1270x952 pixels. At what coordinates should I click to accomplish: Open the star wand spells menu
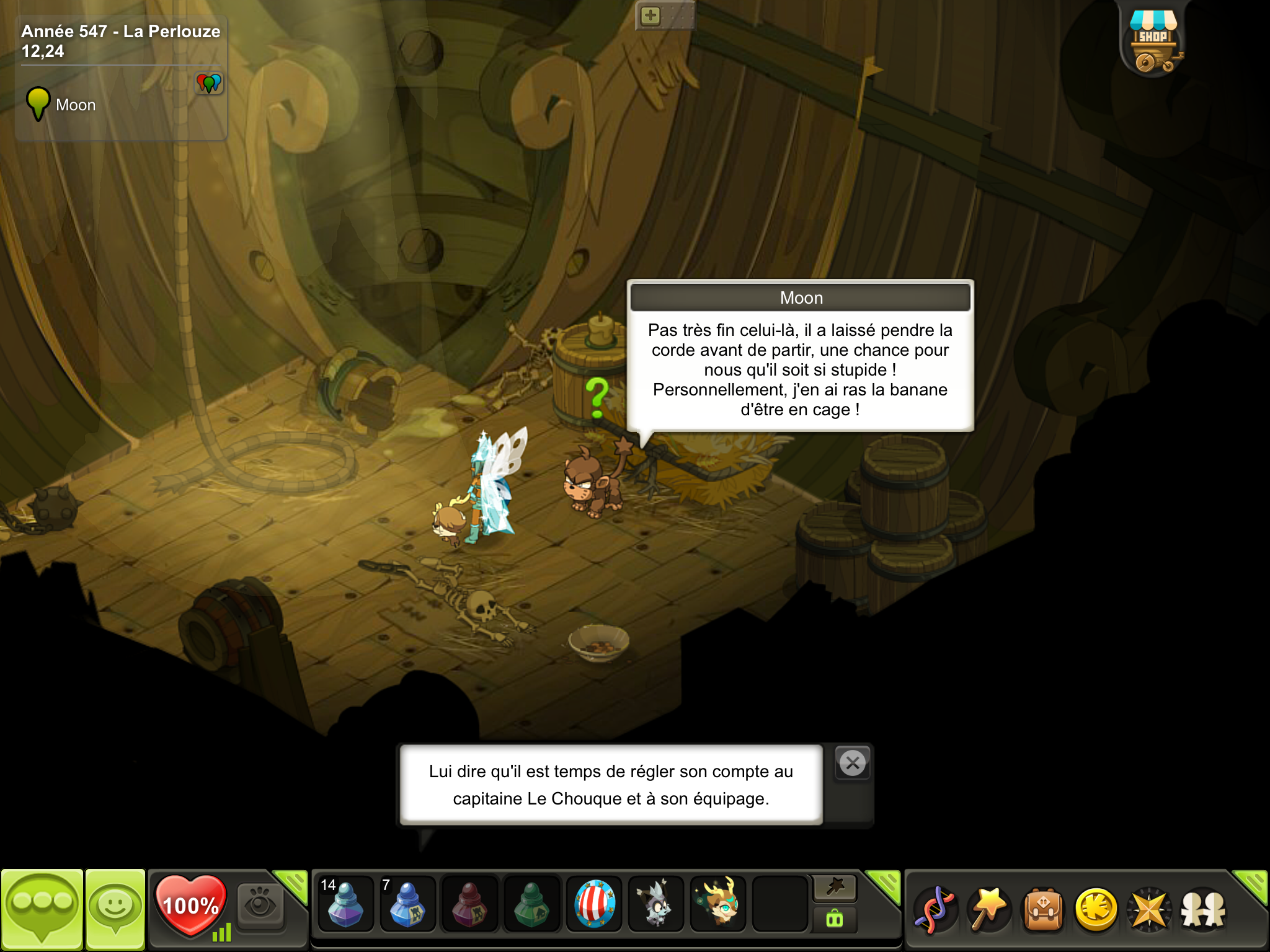tap(989, 909)
